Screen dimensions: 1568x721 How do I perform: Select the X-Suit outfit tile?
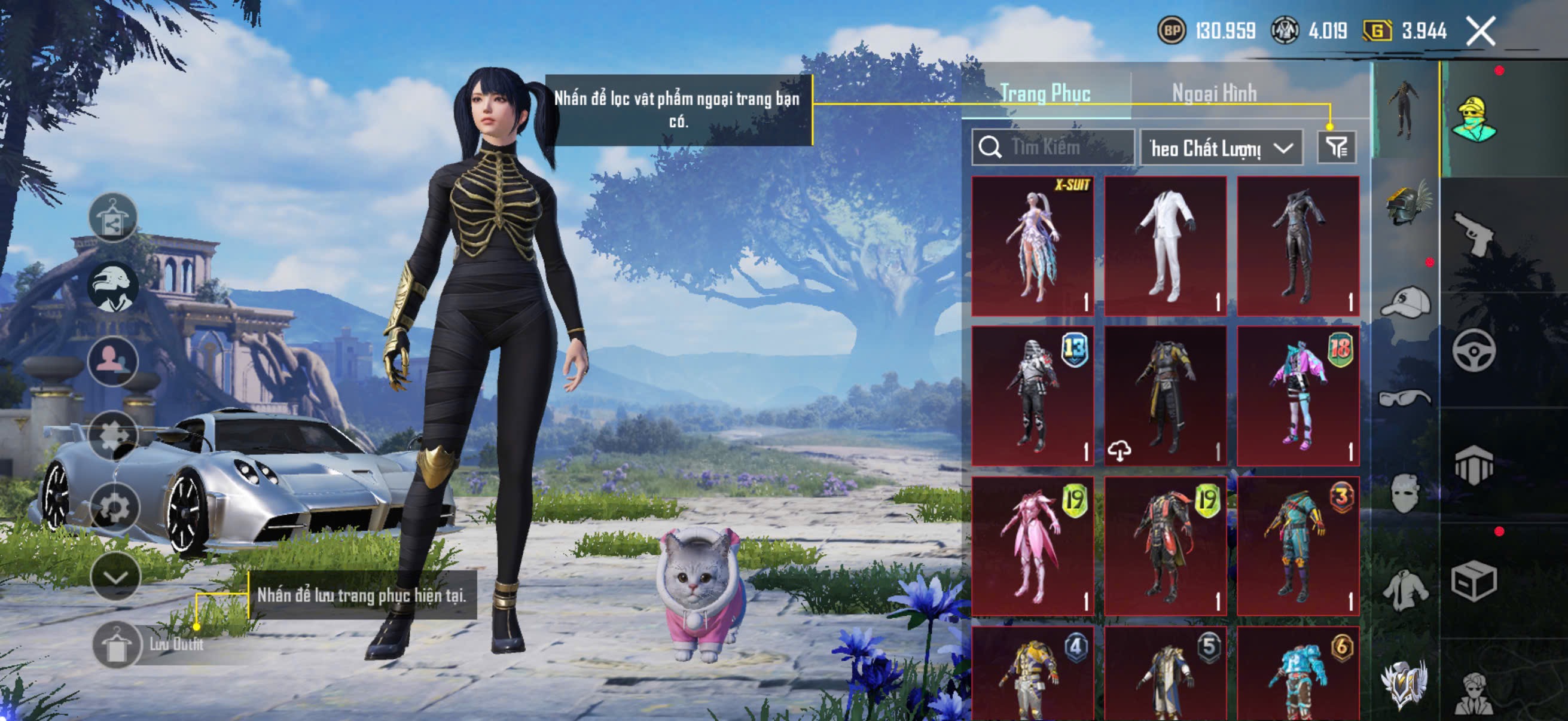point(1032,246)
